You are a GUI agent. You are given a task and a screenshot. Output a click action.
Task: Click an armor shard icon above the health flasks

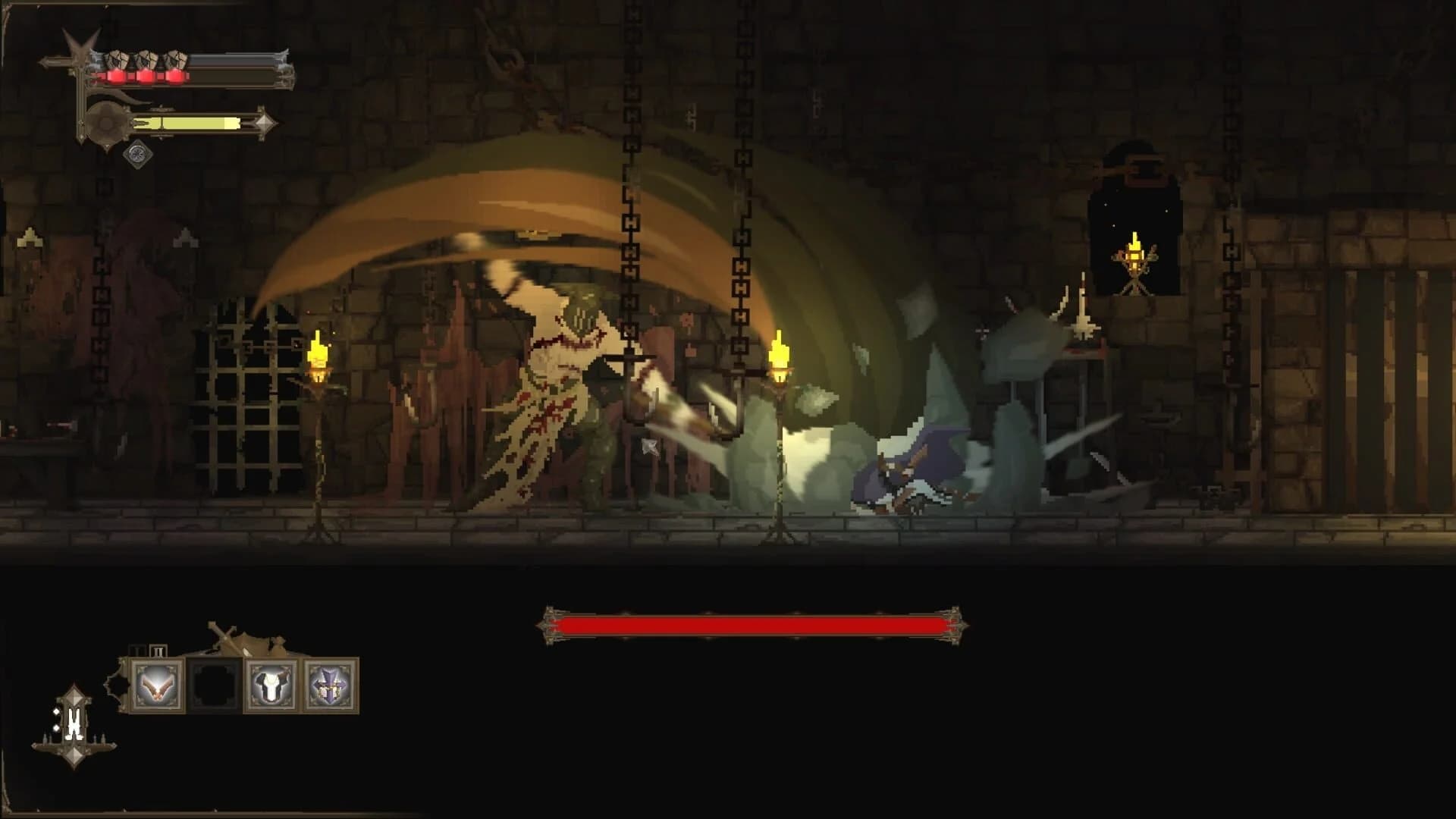pos(118,58)
